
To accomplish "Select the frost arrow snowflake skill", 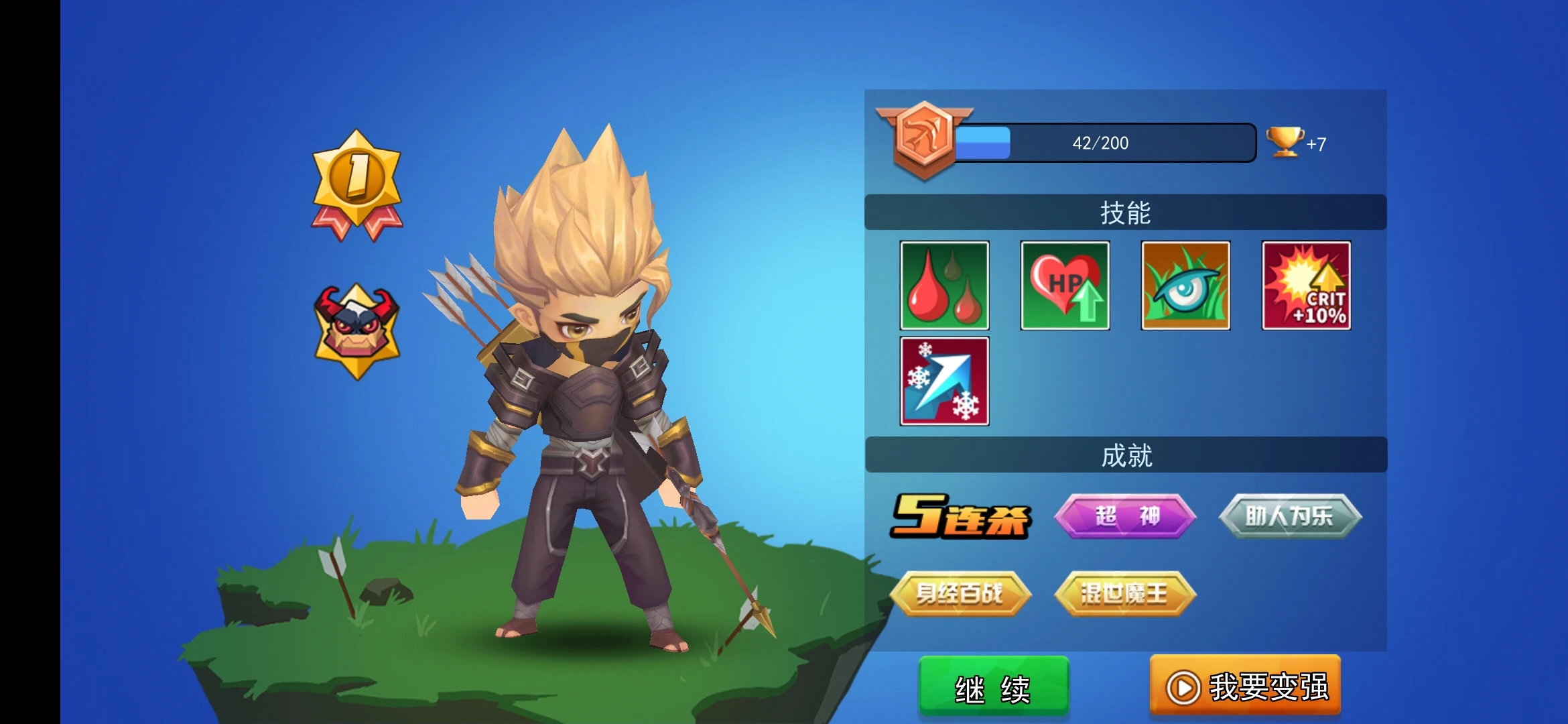I will [944, 381].
